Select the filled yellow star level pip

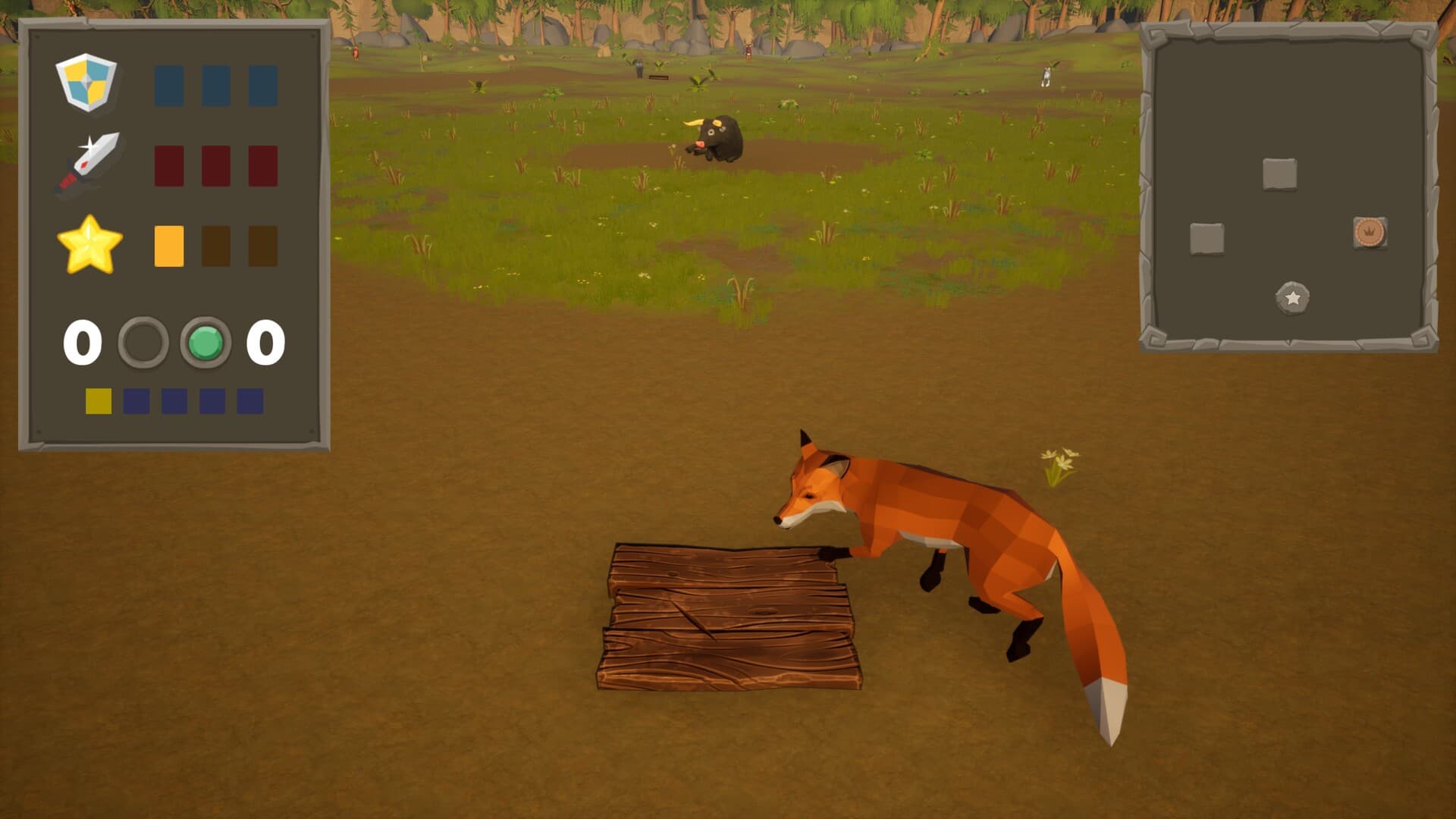169,246
